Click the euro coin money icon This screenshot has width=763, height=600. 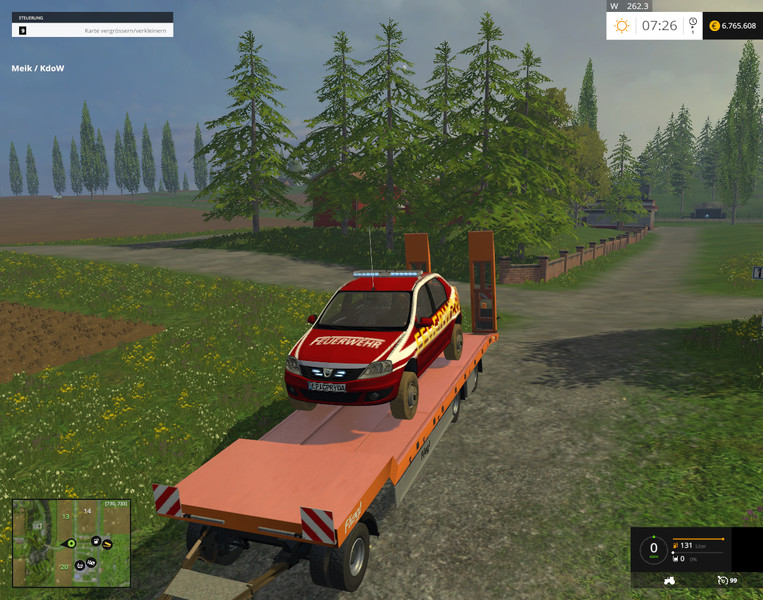714,26
